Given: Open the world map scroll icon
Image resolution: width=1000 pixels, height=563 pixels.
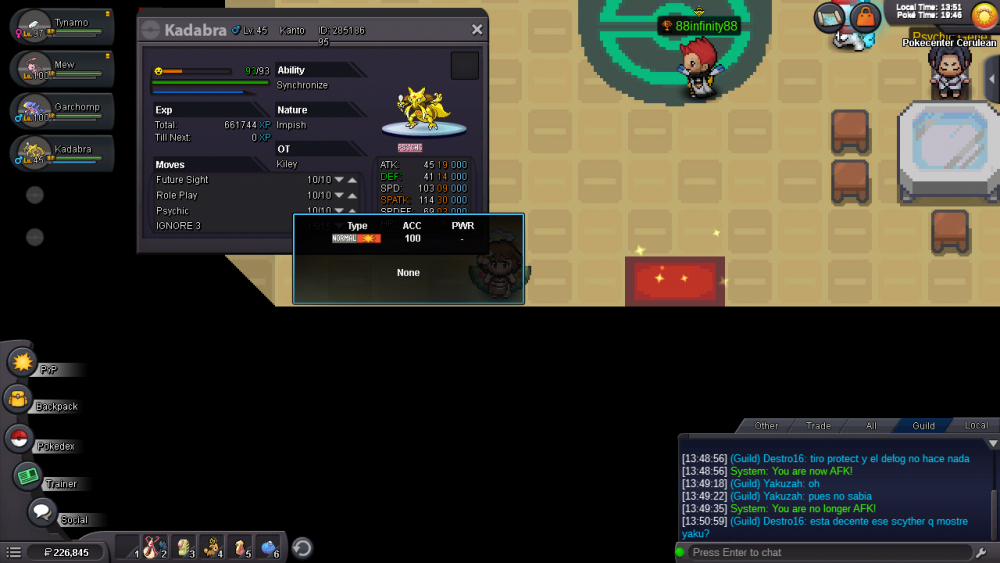Looking at the screenshot, I should (829, 16).
